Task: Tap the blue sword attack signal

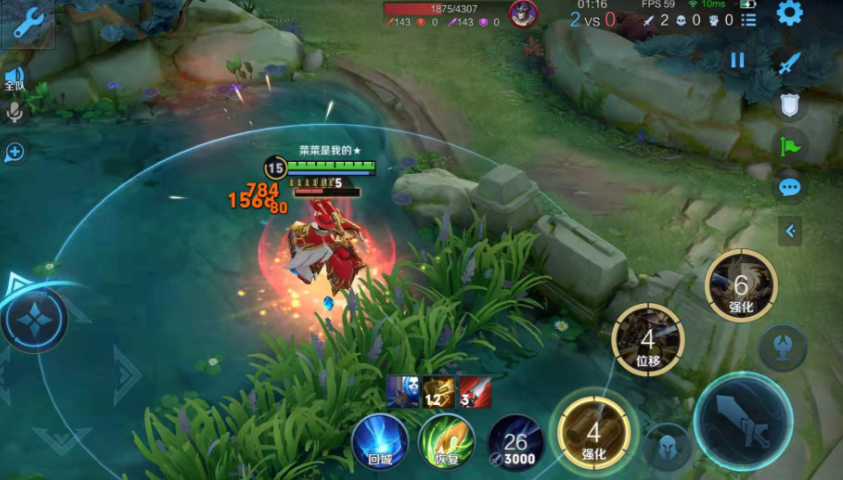Action: (790, 63)
